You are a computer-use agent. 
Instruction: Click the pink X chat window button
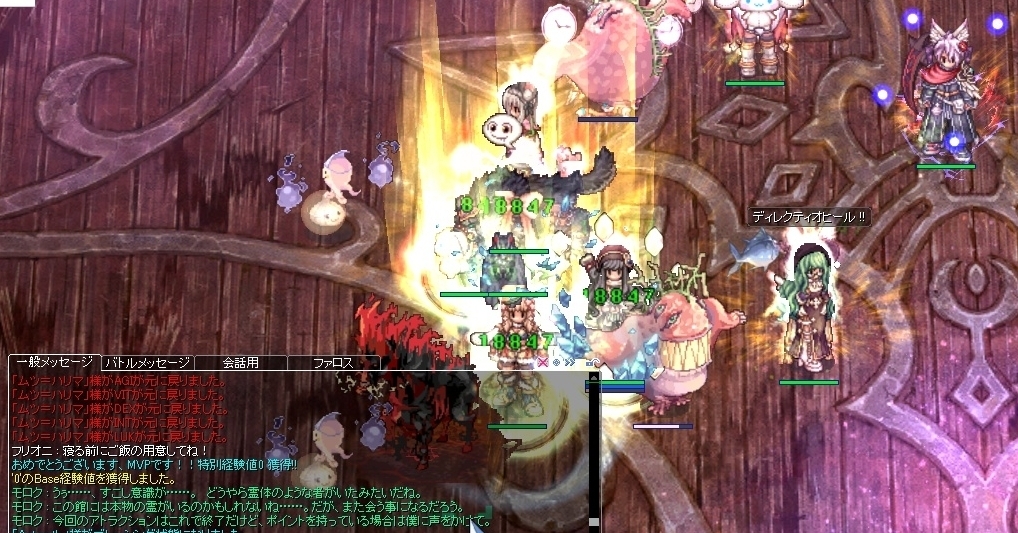[x=543, y=362]
